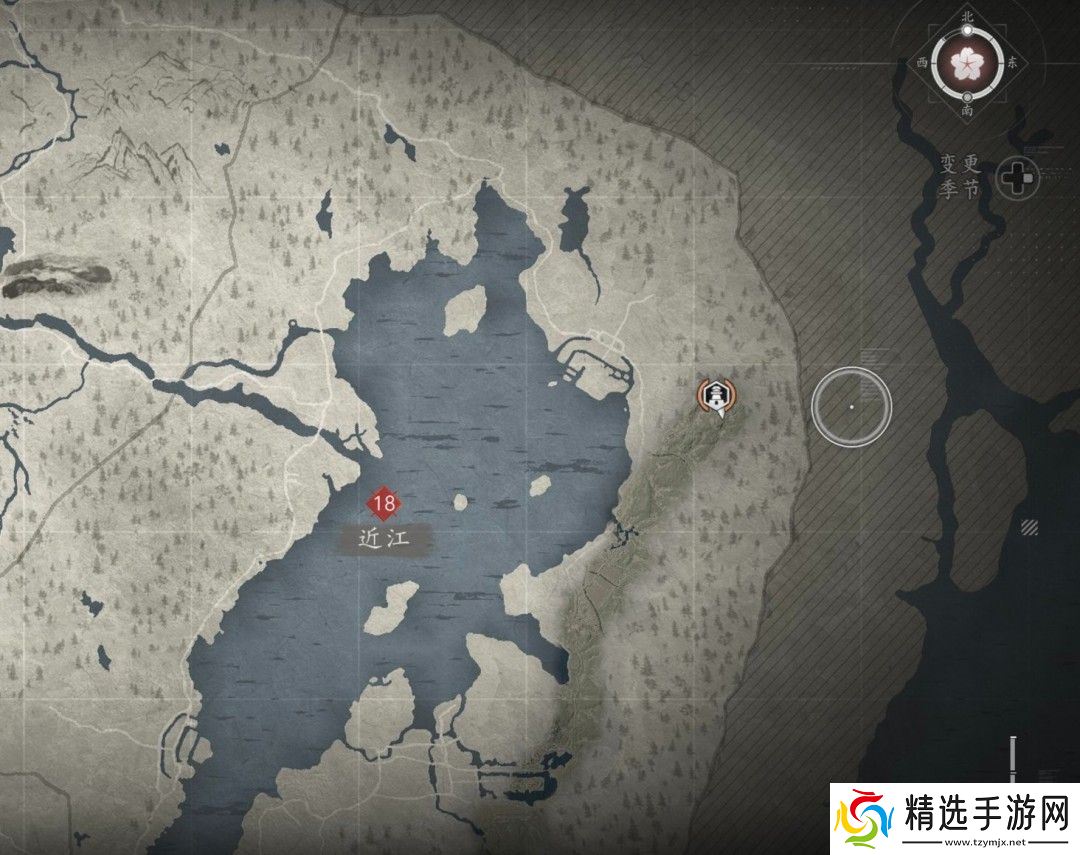Select the castle marker on the map
Viewport: 1080px width, 855px height.
[716, 396]
